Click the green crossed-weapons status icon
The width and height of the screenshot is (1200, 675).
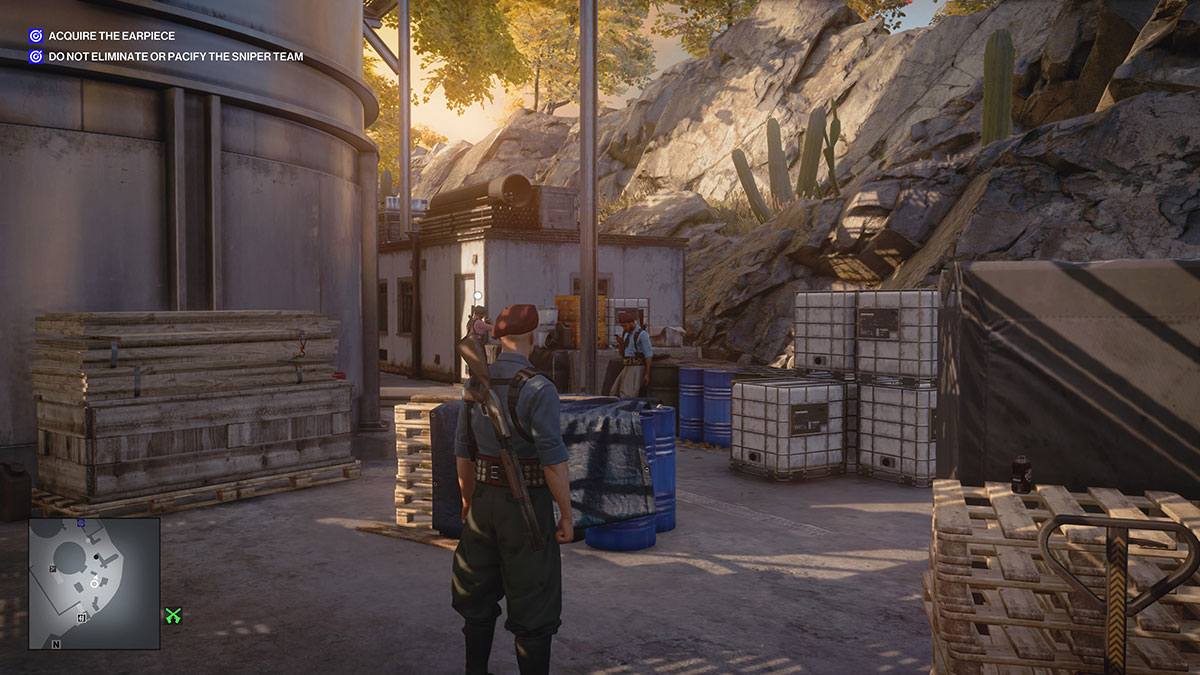(173, 616)
